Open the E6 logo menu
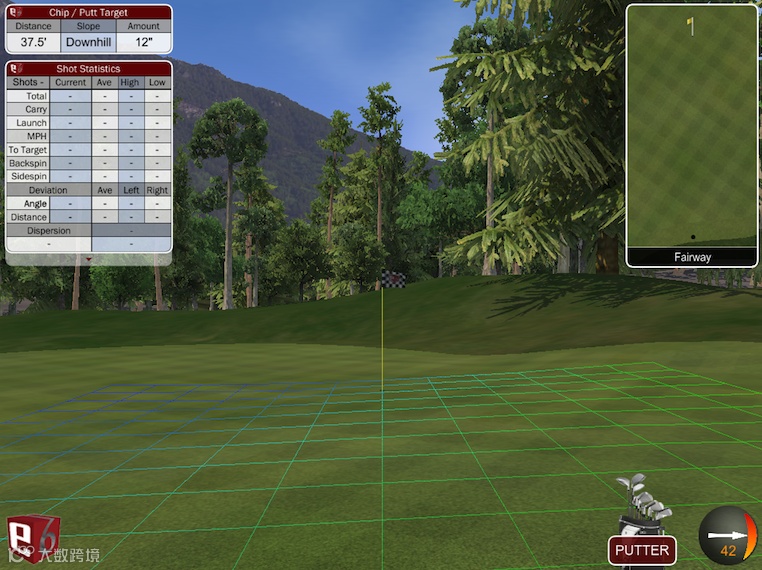 [x=33, y=538]
